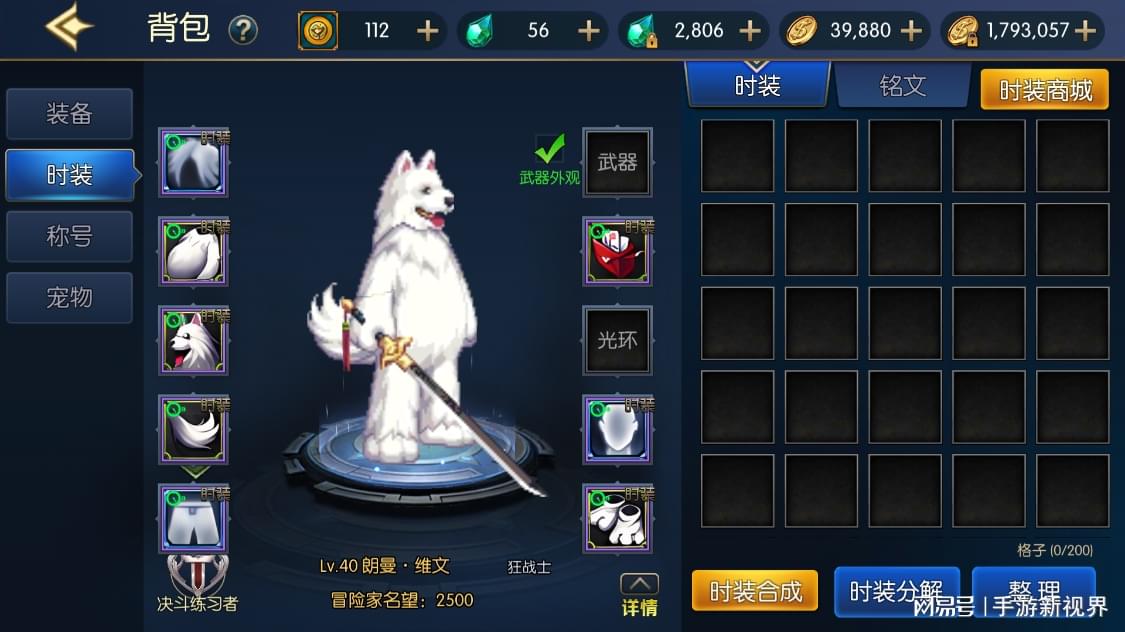1125x632 pixels.
Task: Open the backpack help question mark
Action: 242,30
